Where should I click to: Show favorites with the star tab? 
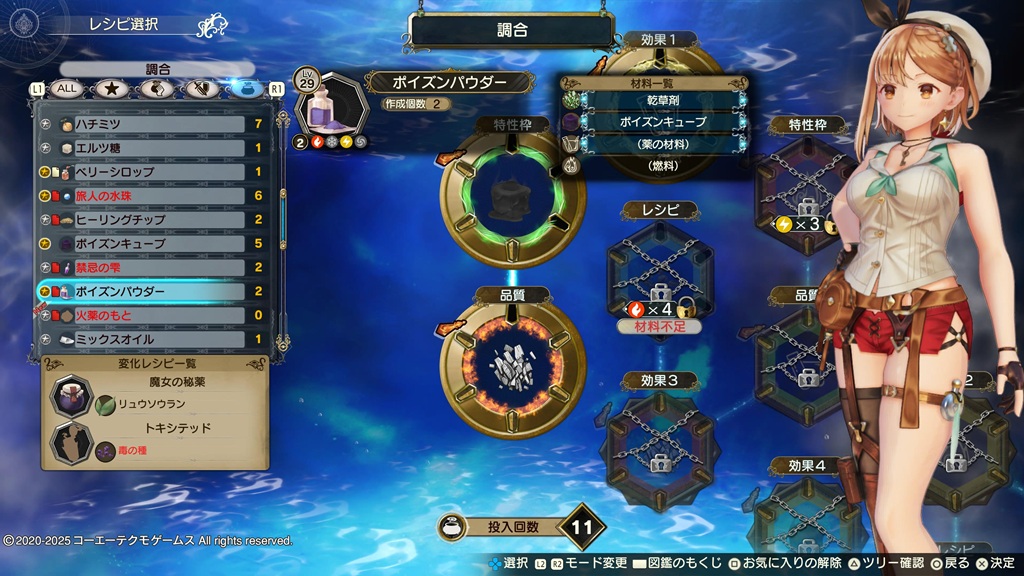[110, 89]
